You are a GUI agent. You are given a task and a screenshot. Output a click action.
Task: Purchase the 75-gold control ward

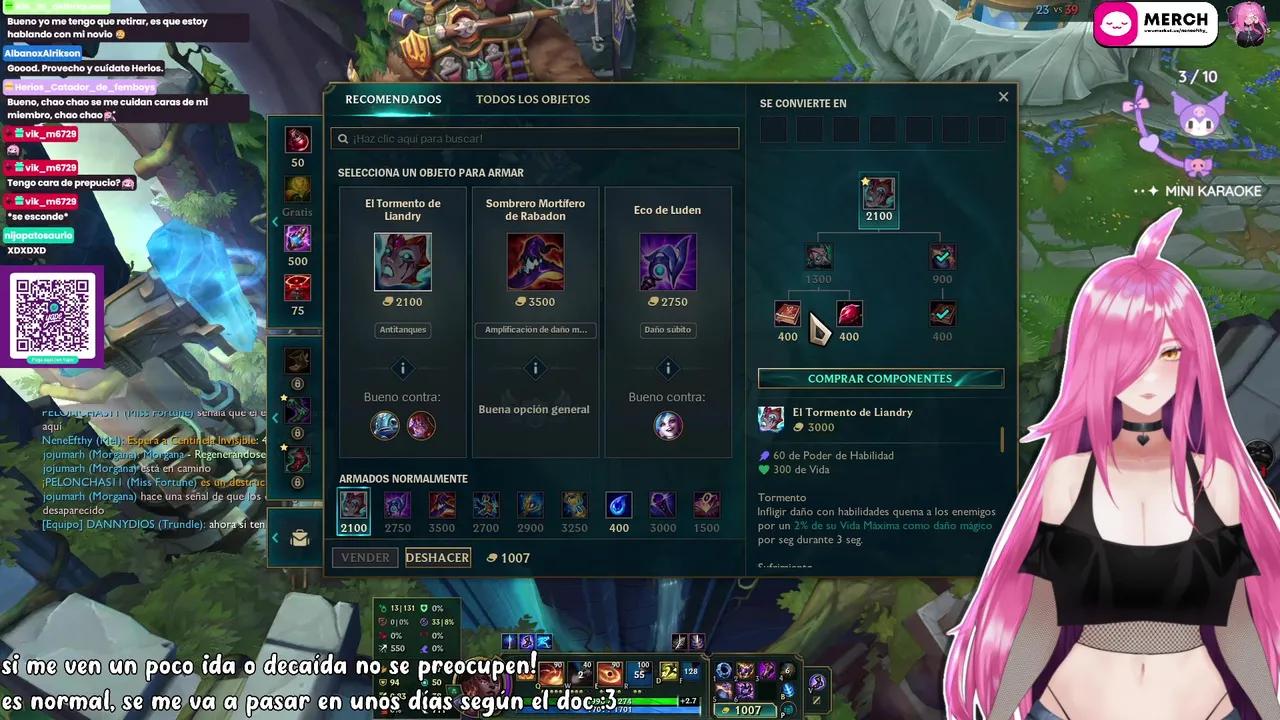click(297, 287)
